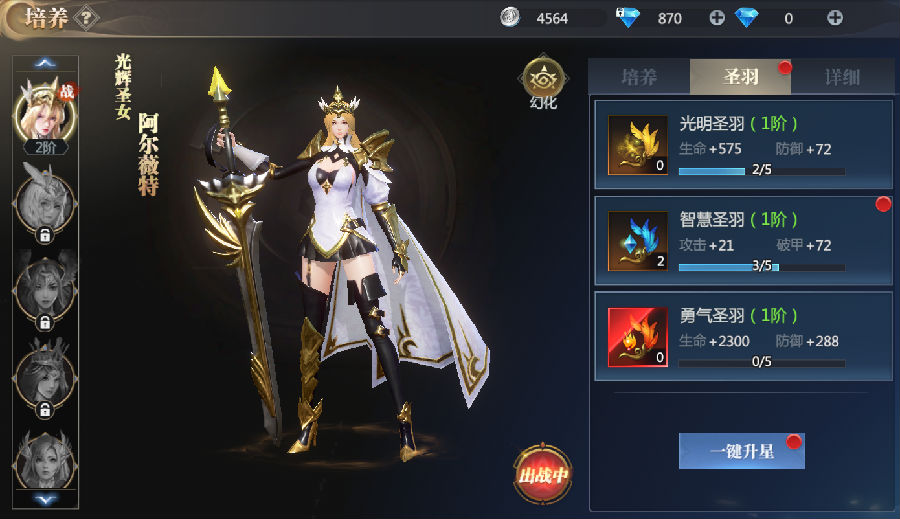Screen dimensions: 900x519
Task: Click the round 出战中 button
Action: pyautogui.click(x=543, y=471)
